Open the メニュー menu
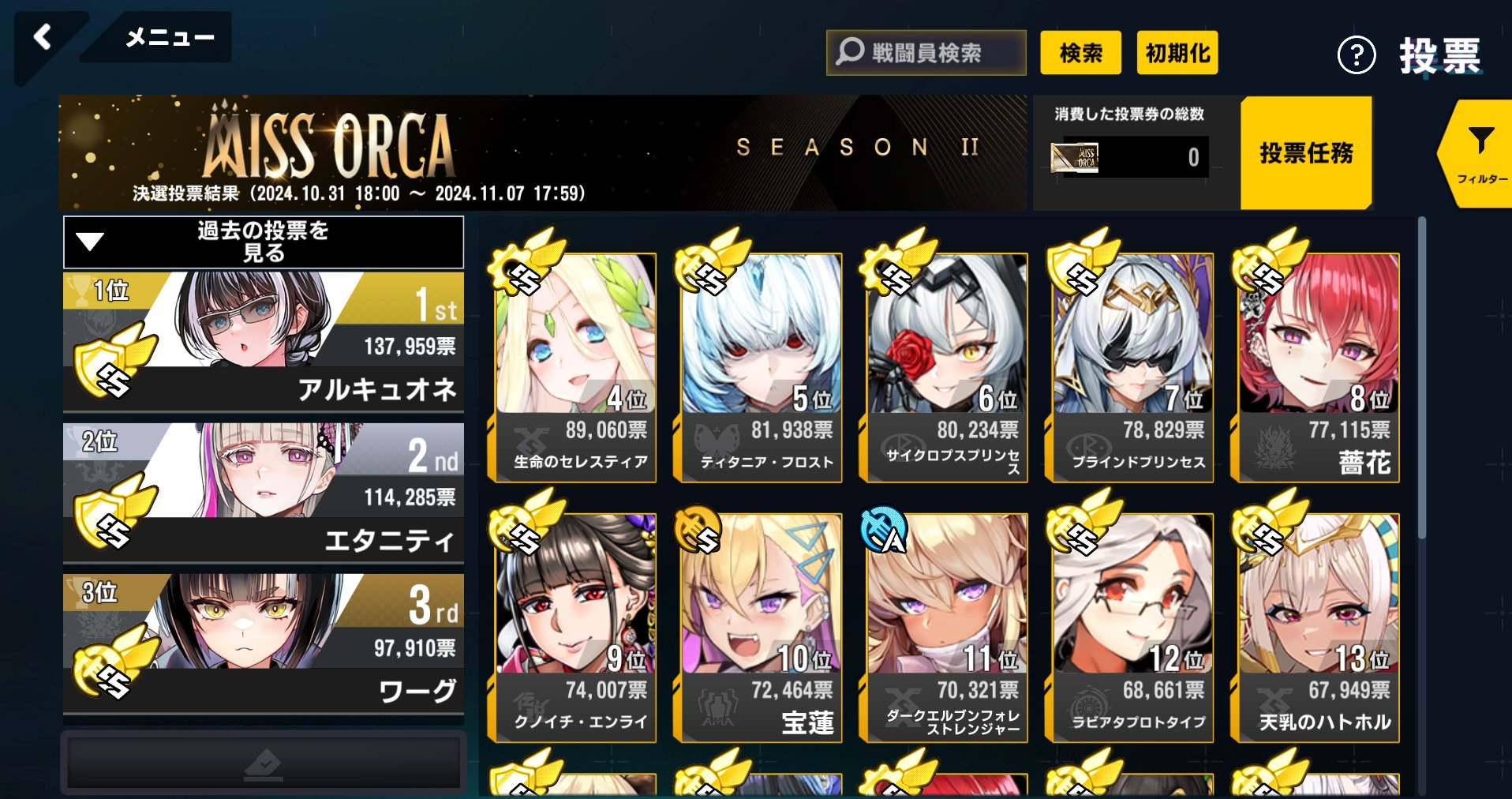 click(168, 37)
